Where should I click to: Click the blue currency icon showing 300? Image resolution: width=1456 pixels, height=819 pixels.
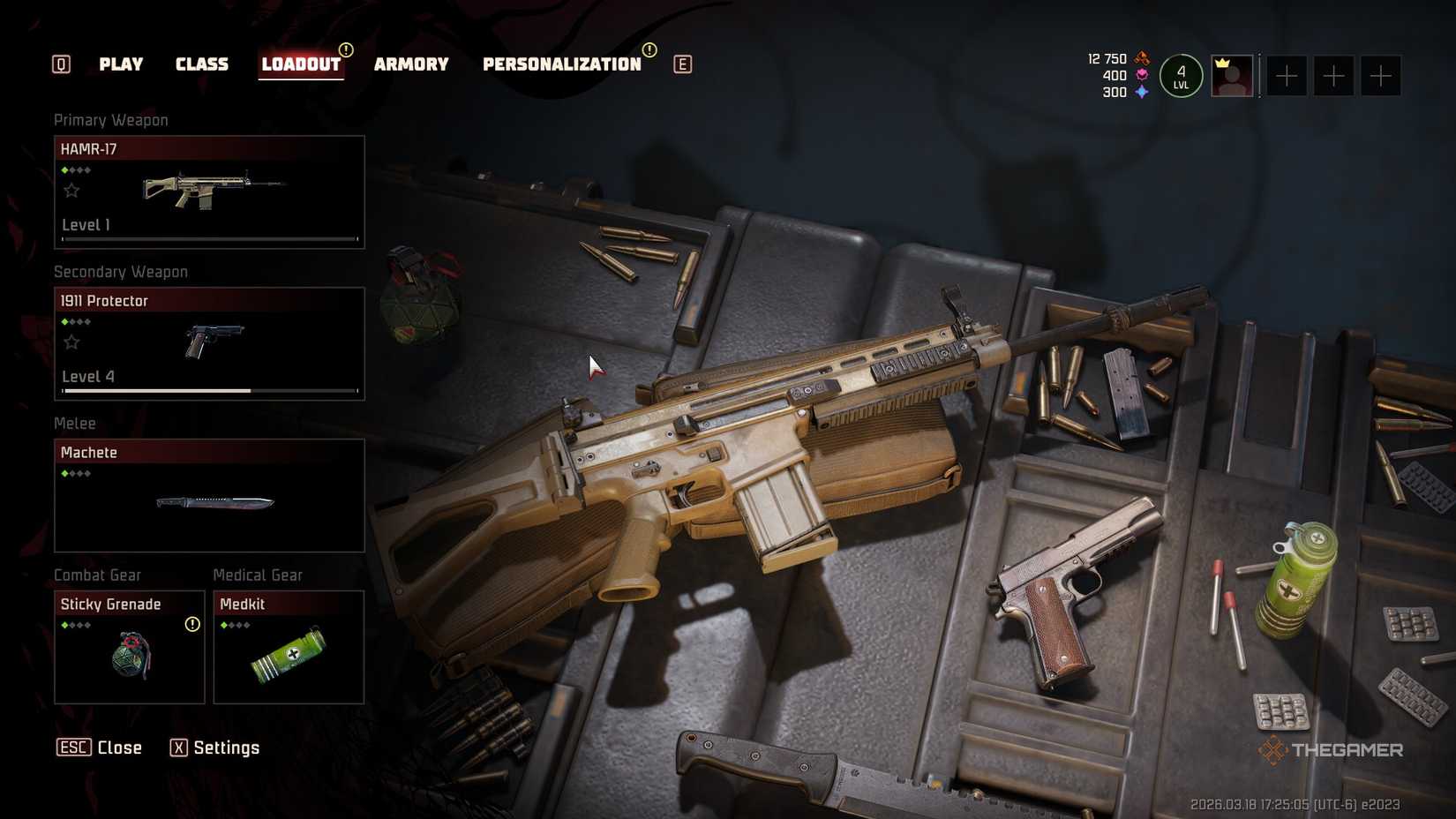click(x=1142, y=92)
